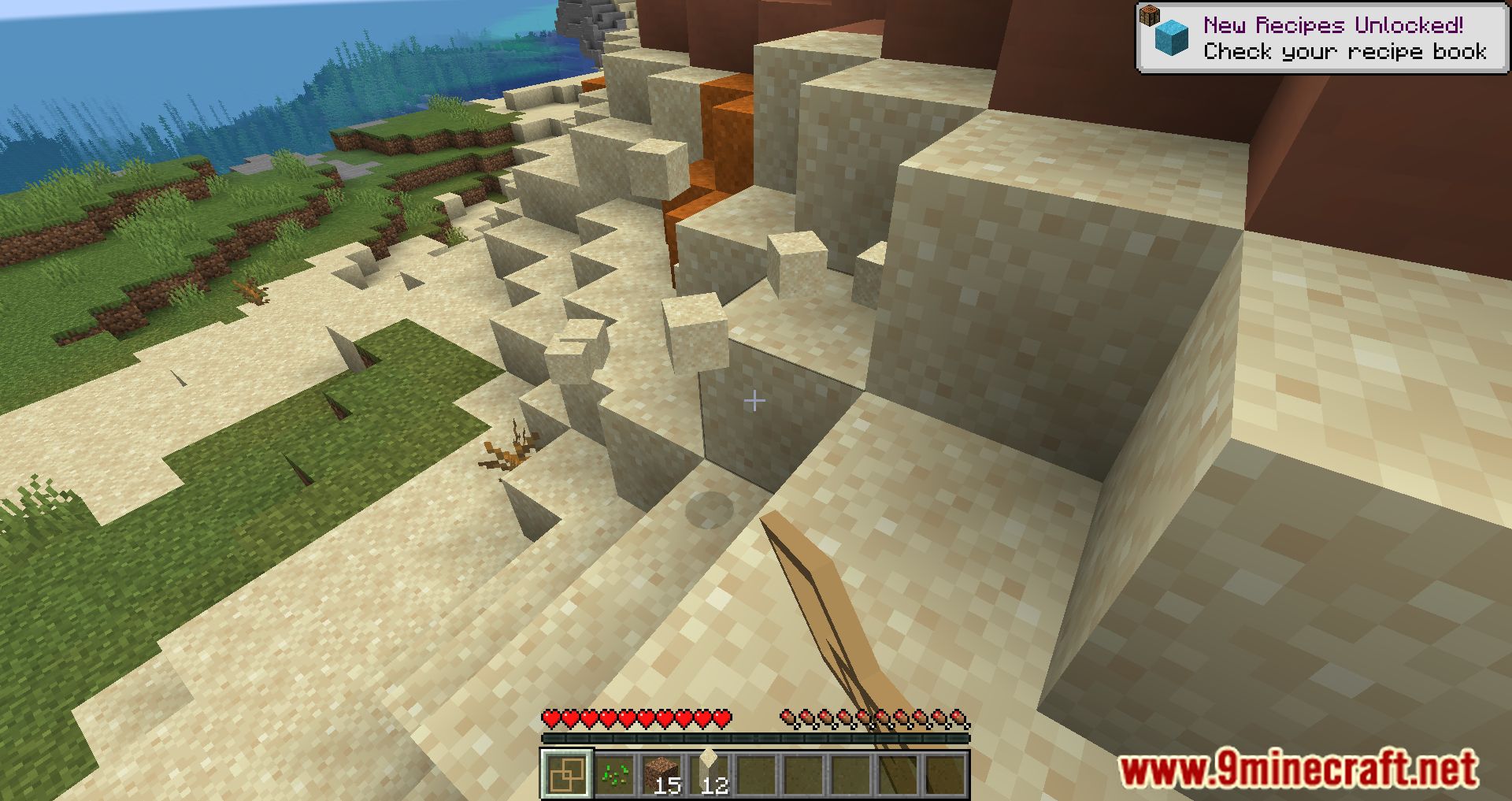Click the crosshair at screen center
Image resolution: width=1512 pixels, height=801 pixels.
(x=755, y=401)
